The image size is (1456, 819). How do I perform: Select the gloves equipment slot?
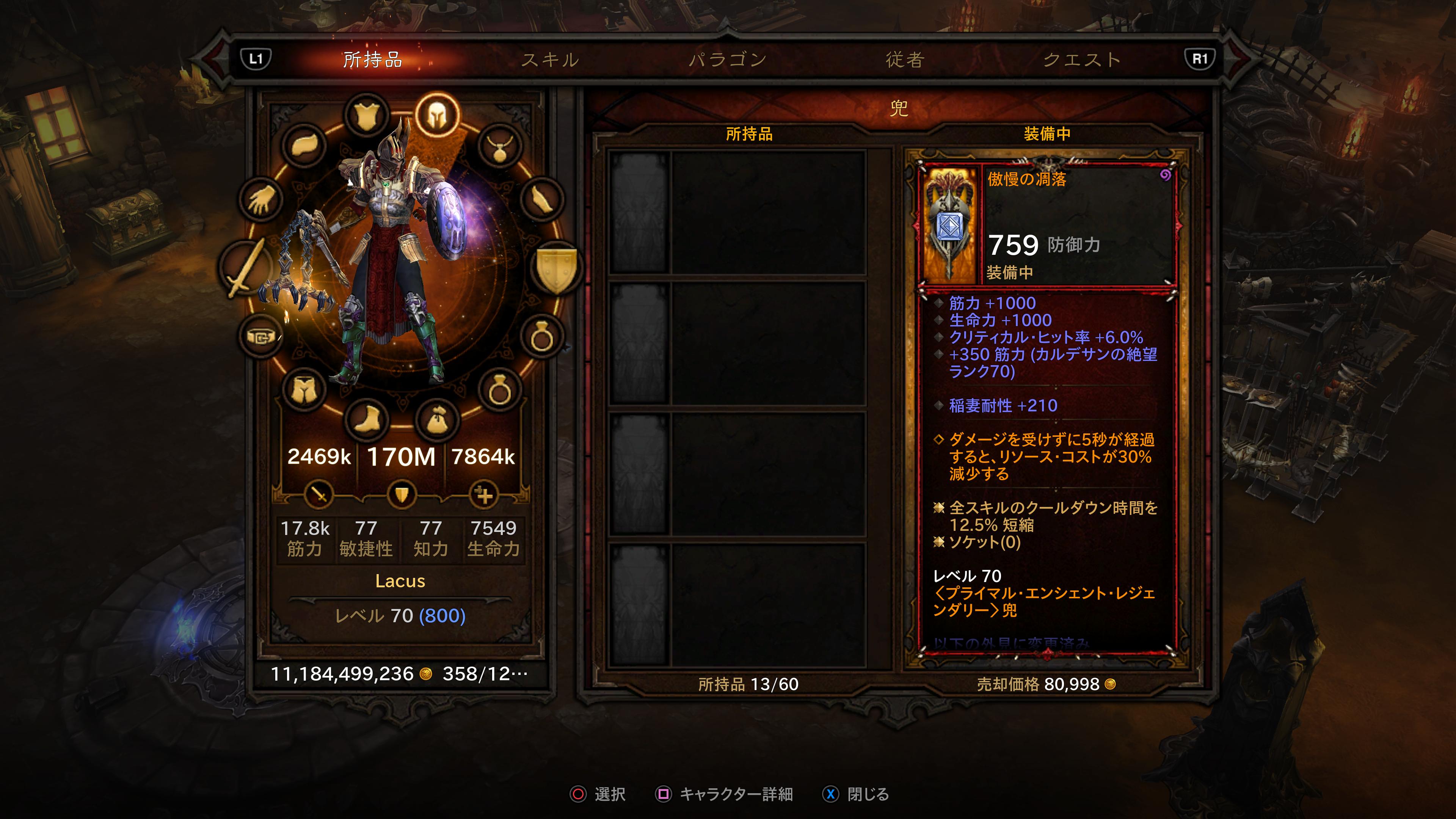coord(260,199)
